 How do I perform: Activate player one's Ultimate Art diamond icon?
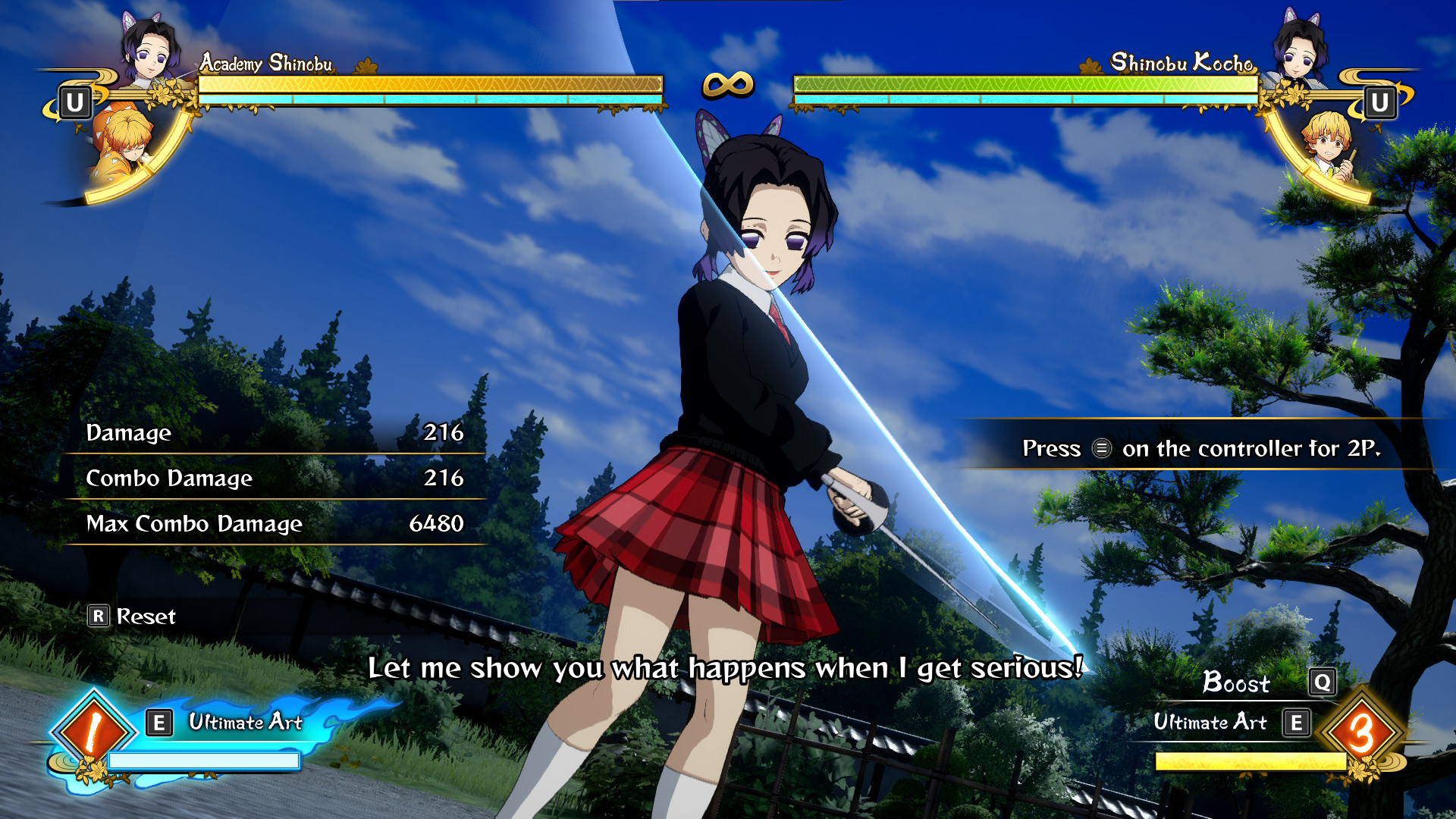pos(93,731)
